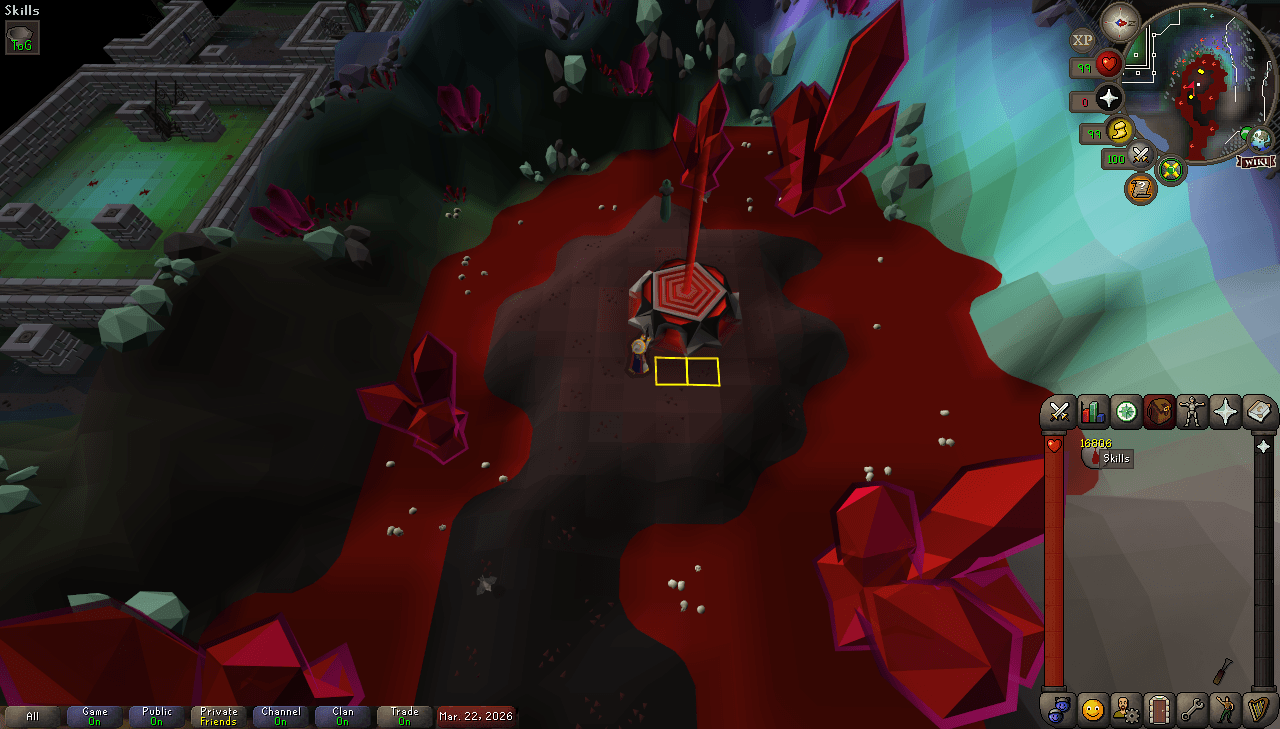This screenshot has width=1280, height=729.
Task: Select the All chat filter button
Action: tap(33, 716)
